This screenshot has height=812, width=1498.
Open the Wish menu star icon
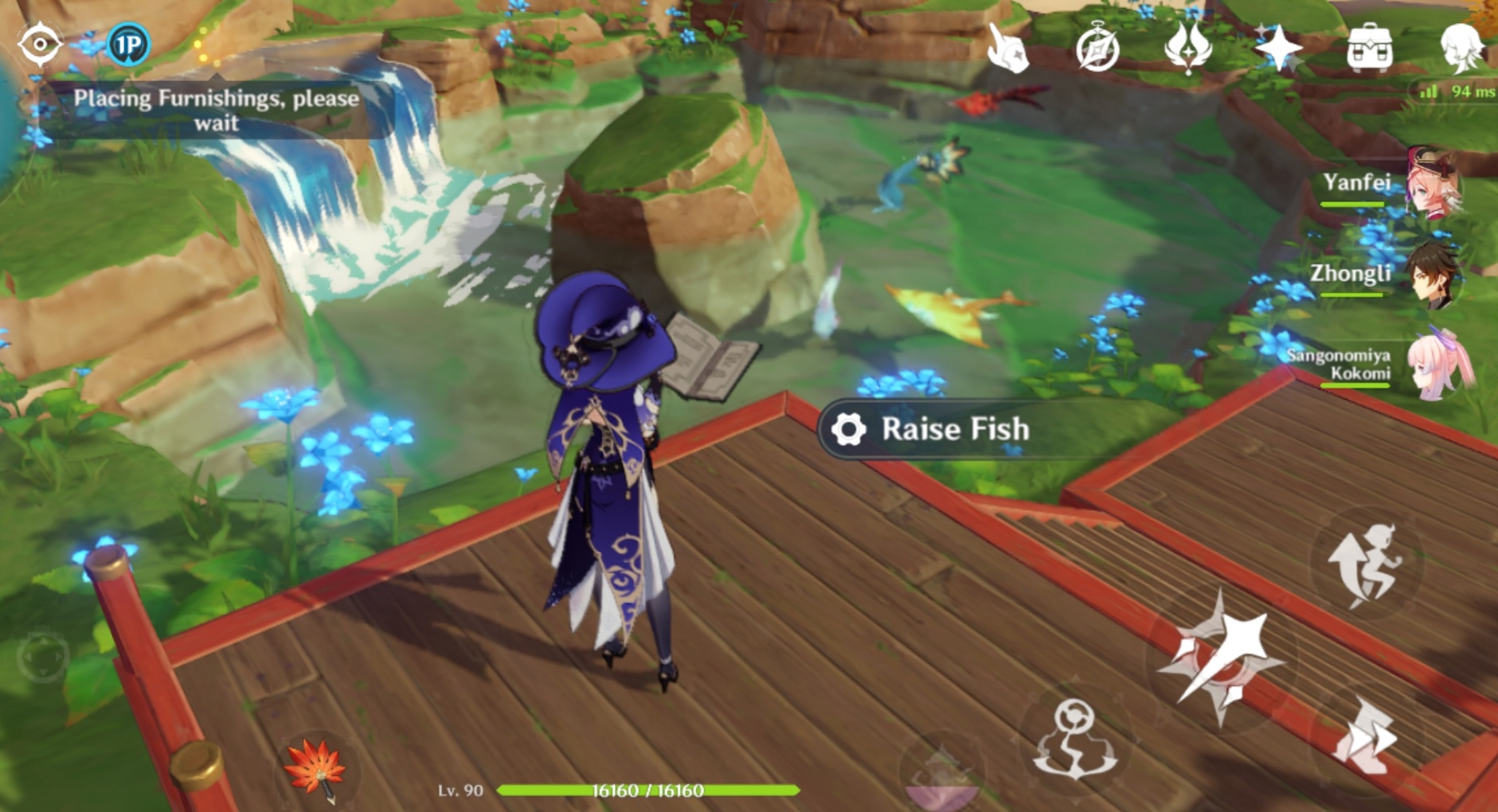point(1278,48)
